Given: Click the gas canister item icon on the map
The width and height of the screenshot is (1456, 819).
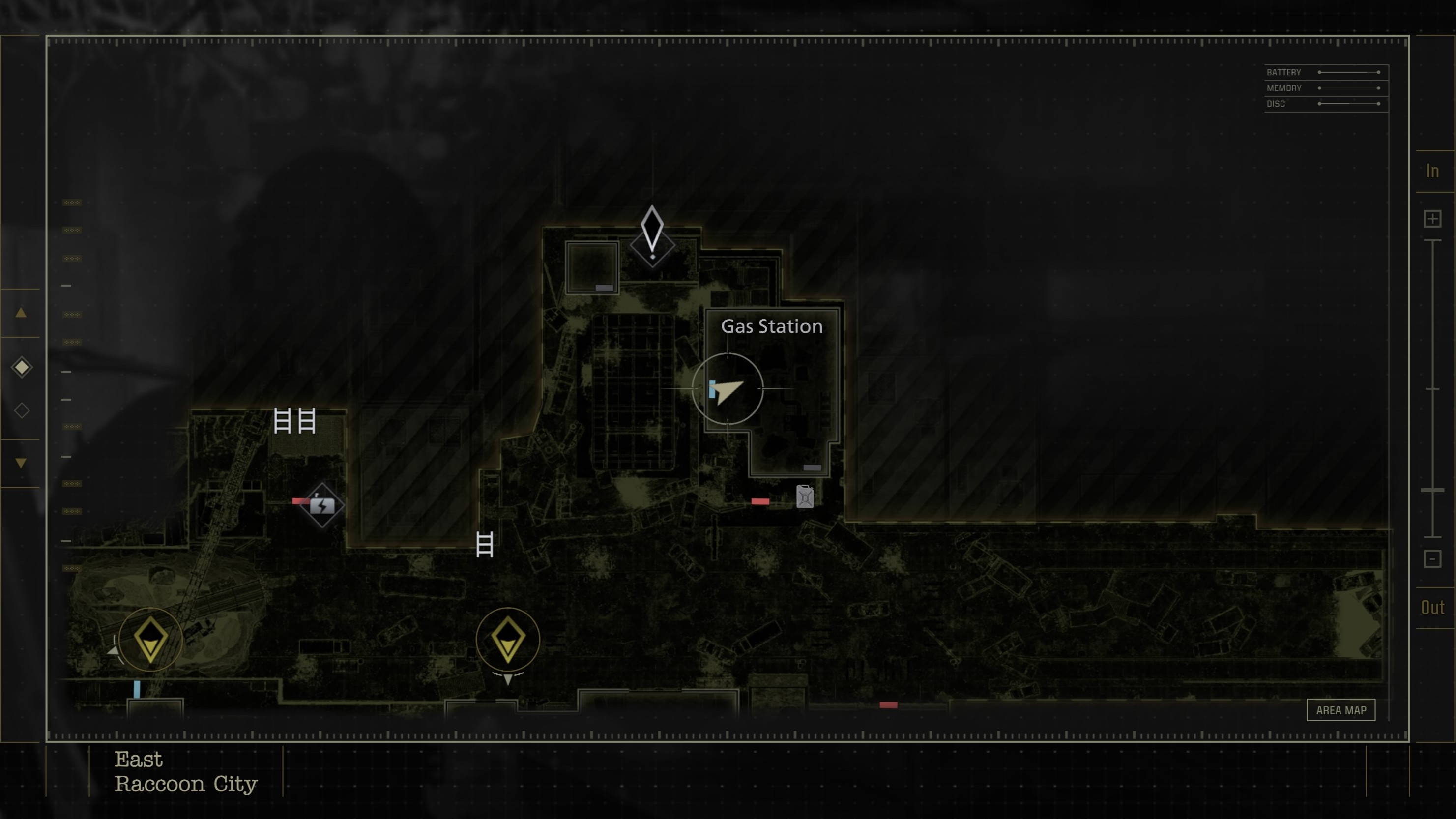Looking at the screenshot, I should [x=804, y=497].
